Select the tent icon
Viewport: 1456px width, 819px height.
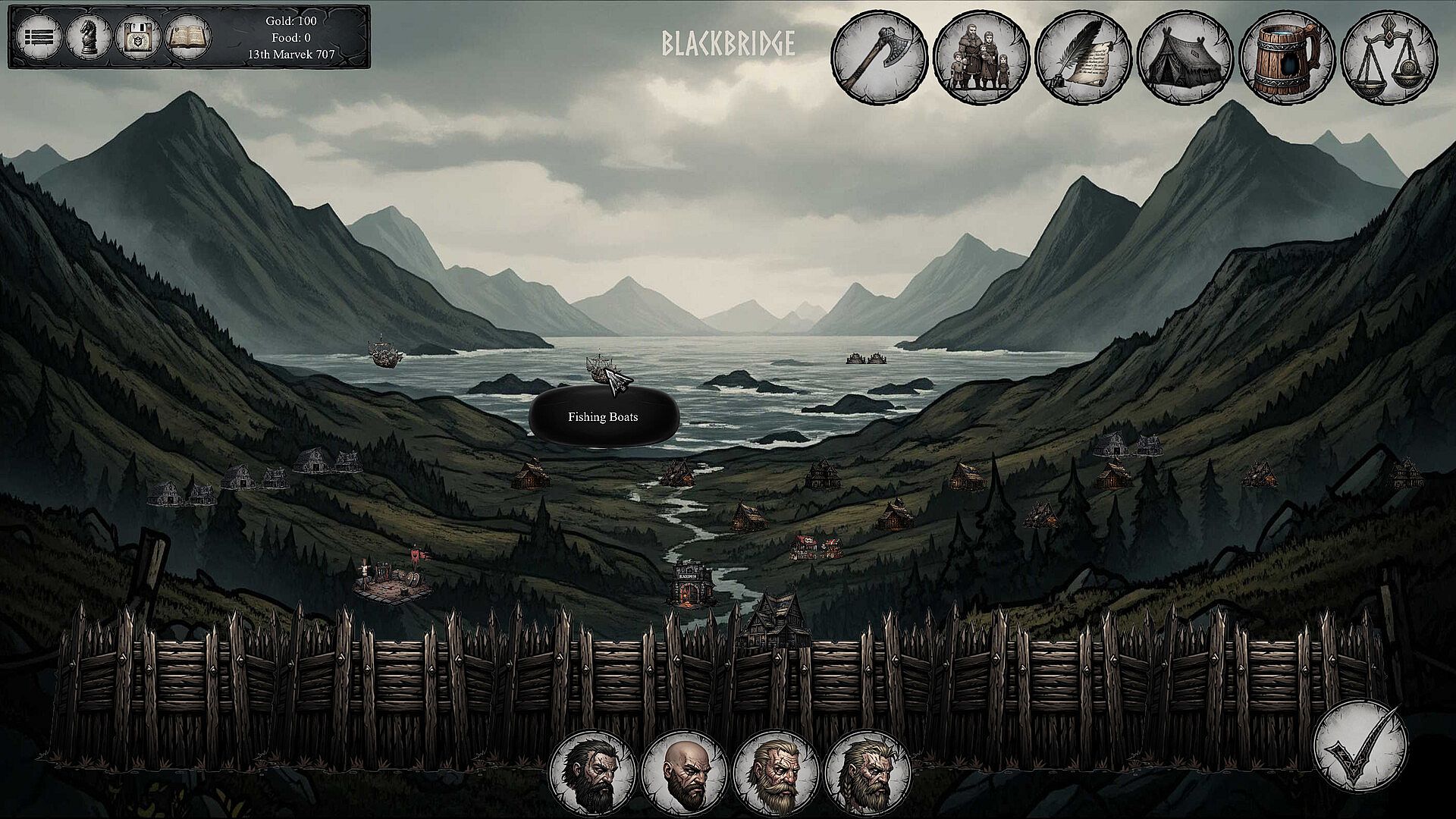point(1185,56)
